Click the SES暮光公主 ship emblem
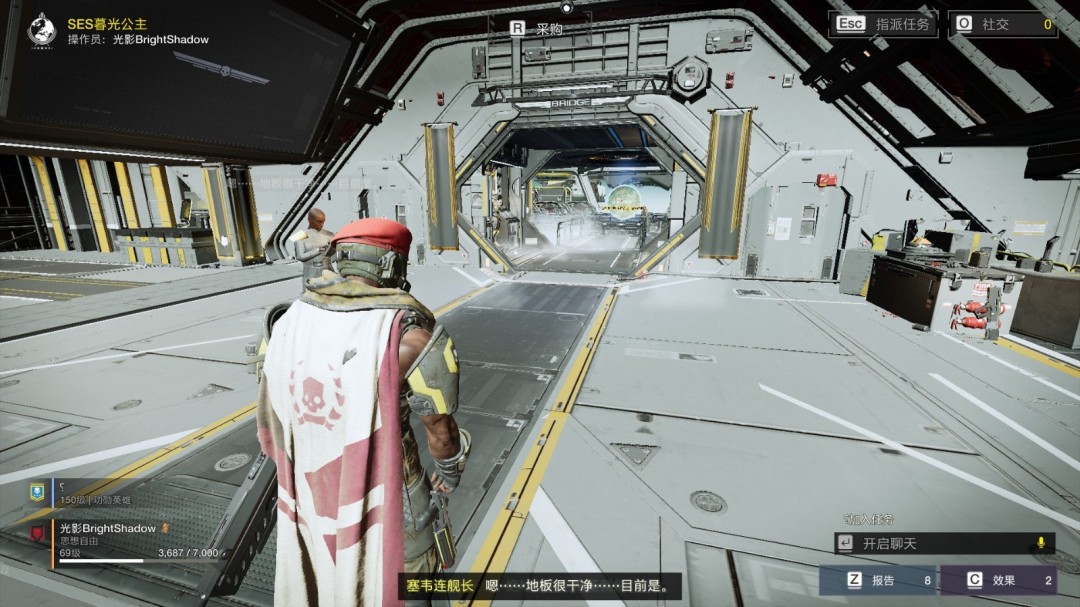The width and height of the screenshot is (1080, 607). [x=41, y=30]
